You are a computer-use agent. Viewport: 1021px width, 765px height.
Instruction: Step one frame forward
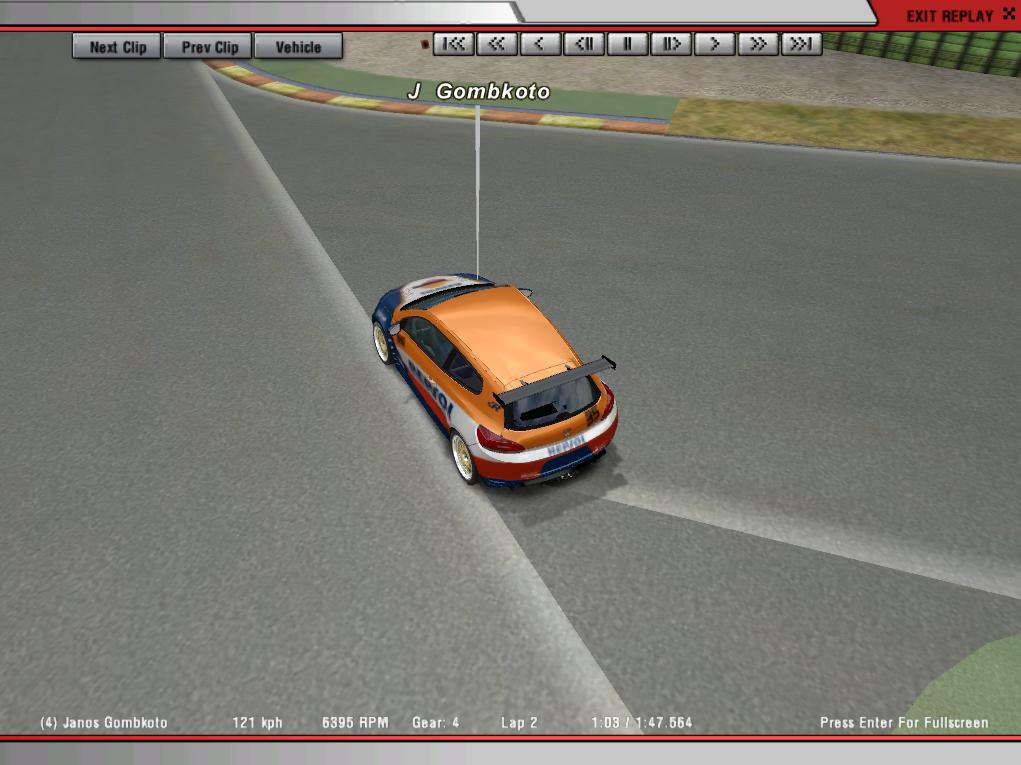click(671, 44)
